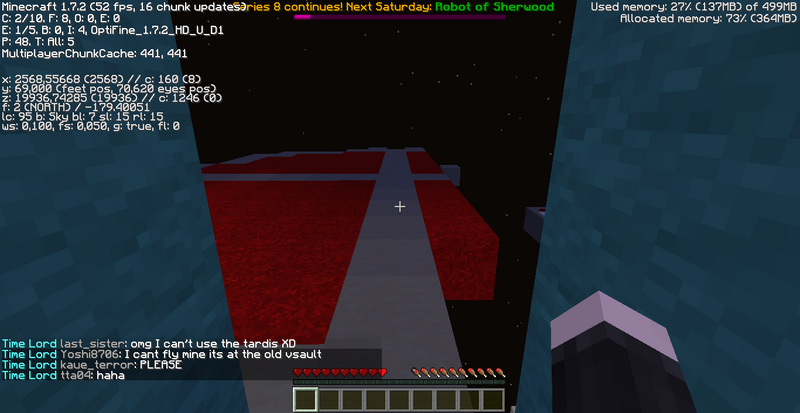Screen dimensions: 800x413
Task: Select the highlighted active hotbar slot
Action: pyautogui.click(x=304, y=400)
